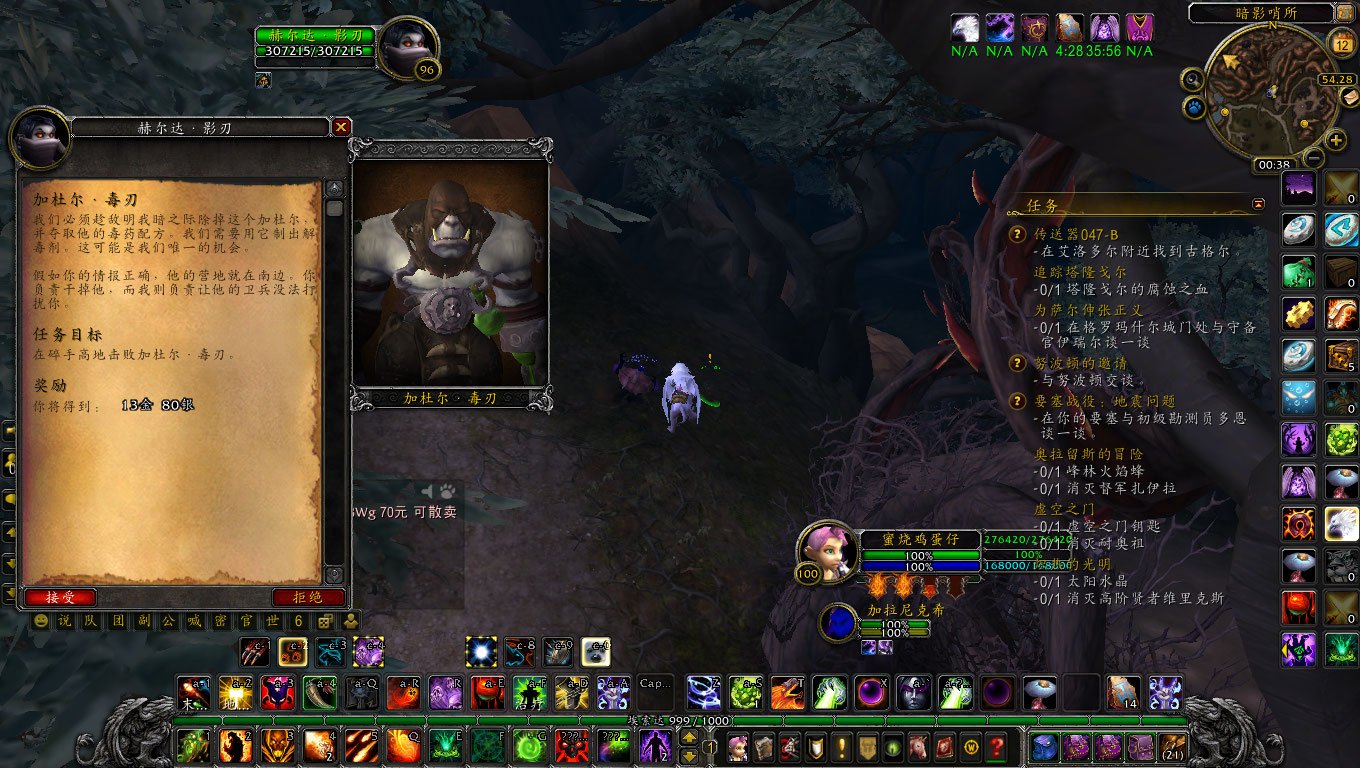The image size is (1360, 768).
Task: Click the pink-haired player portrait 蜜烧鸡蛋仔
Action: point(828,546)
